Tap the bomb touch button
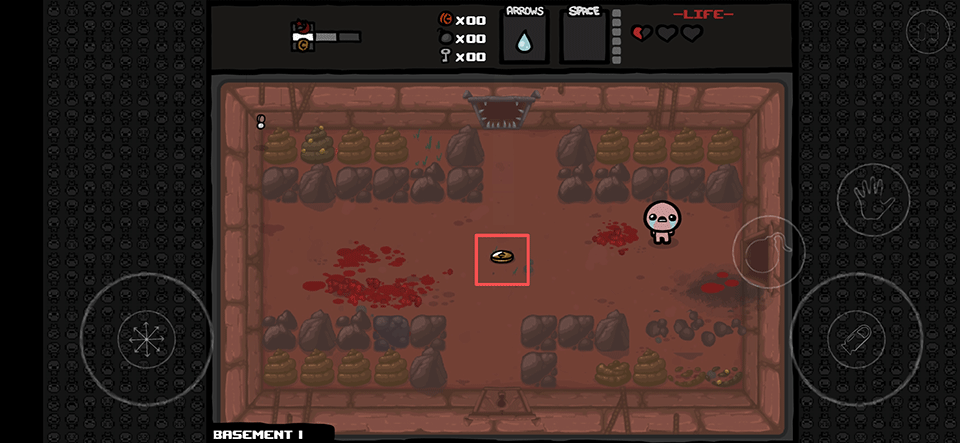Image resolution: width=960 pixels, height=443 pixels. [x=768, y=251]
